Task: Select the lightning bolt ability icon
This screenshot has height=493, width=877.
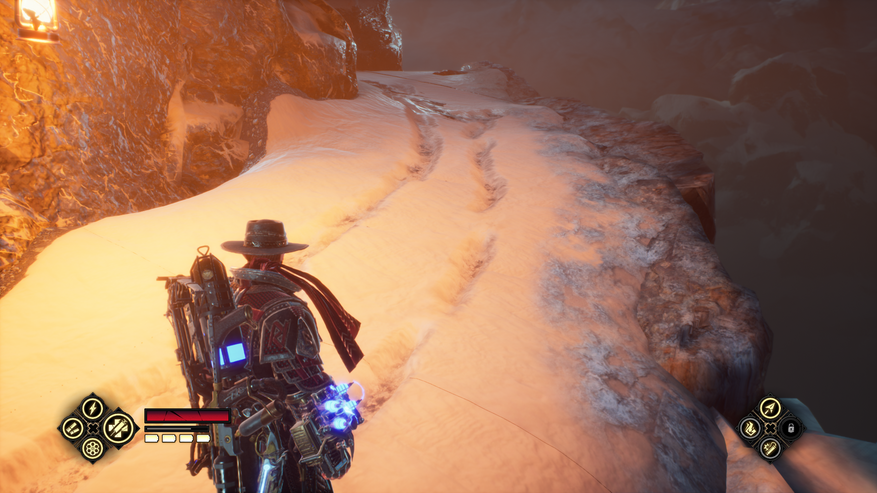Action: tap(92, 408)
